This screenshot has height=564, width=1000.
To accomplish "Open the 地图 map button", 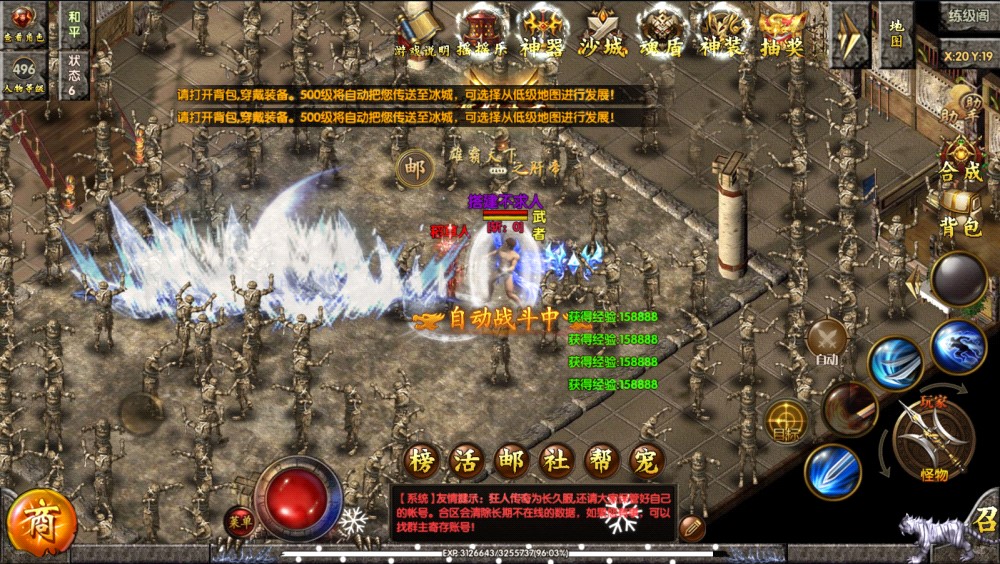I will coord(895,32).
